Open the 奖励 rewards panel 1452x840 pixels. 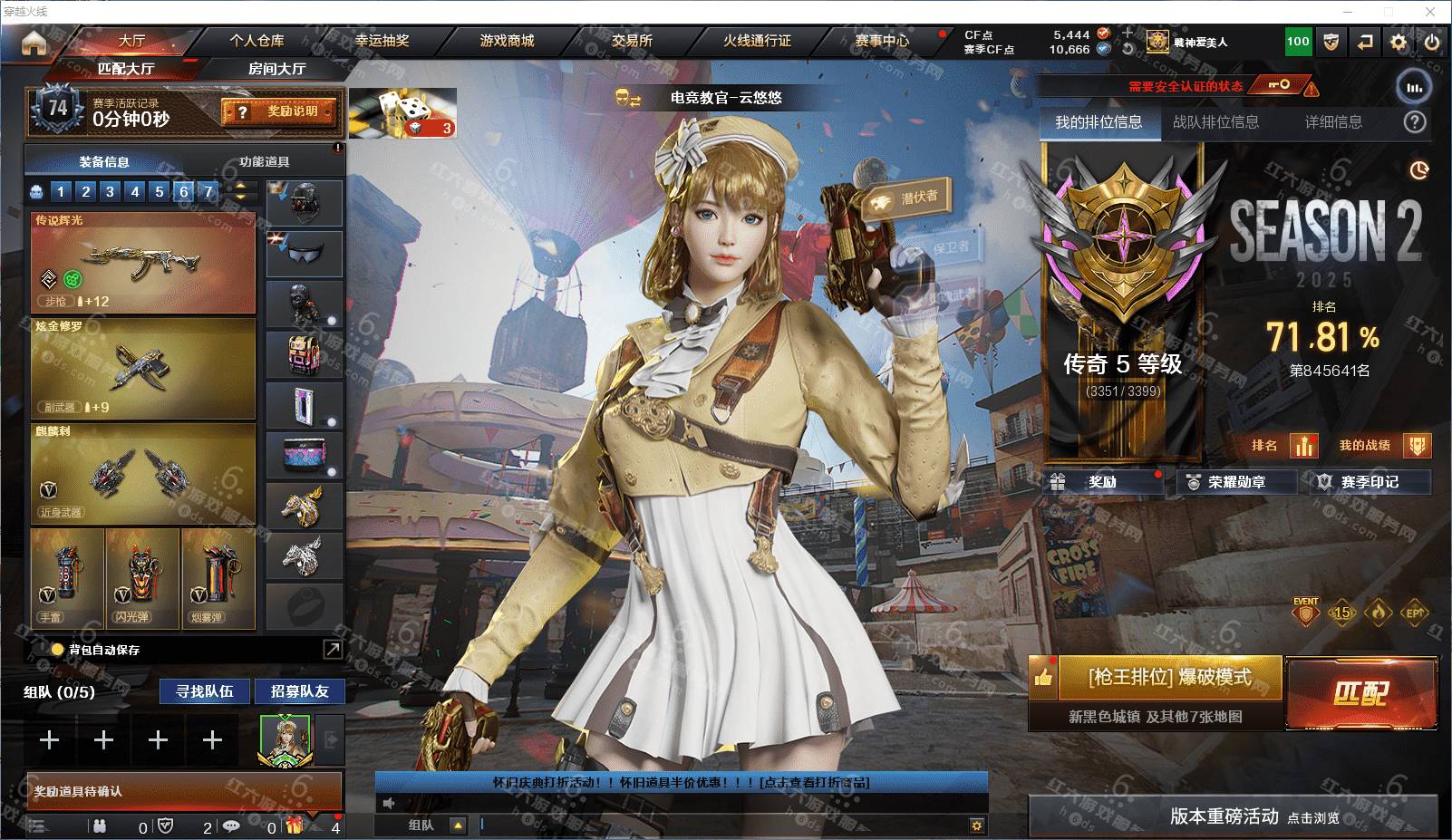[1102, 482]
